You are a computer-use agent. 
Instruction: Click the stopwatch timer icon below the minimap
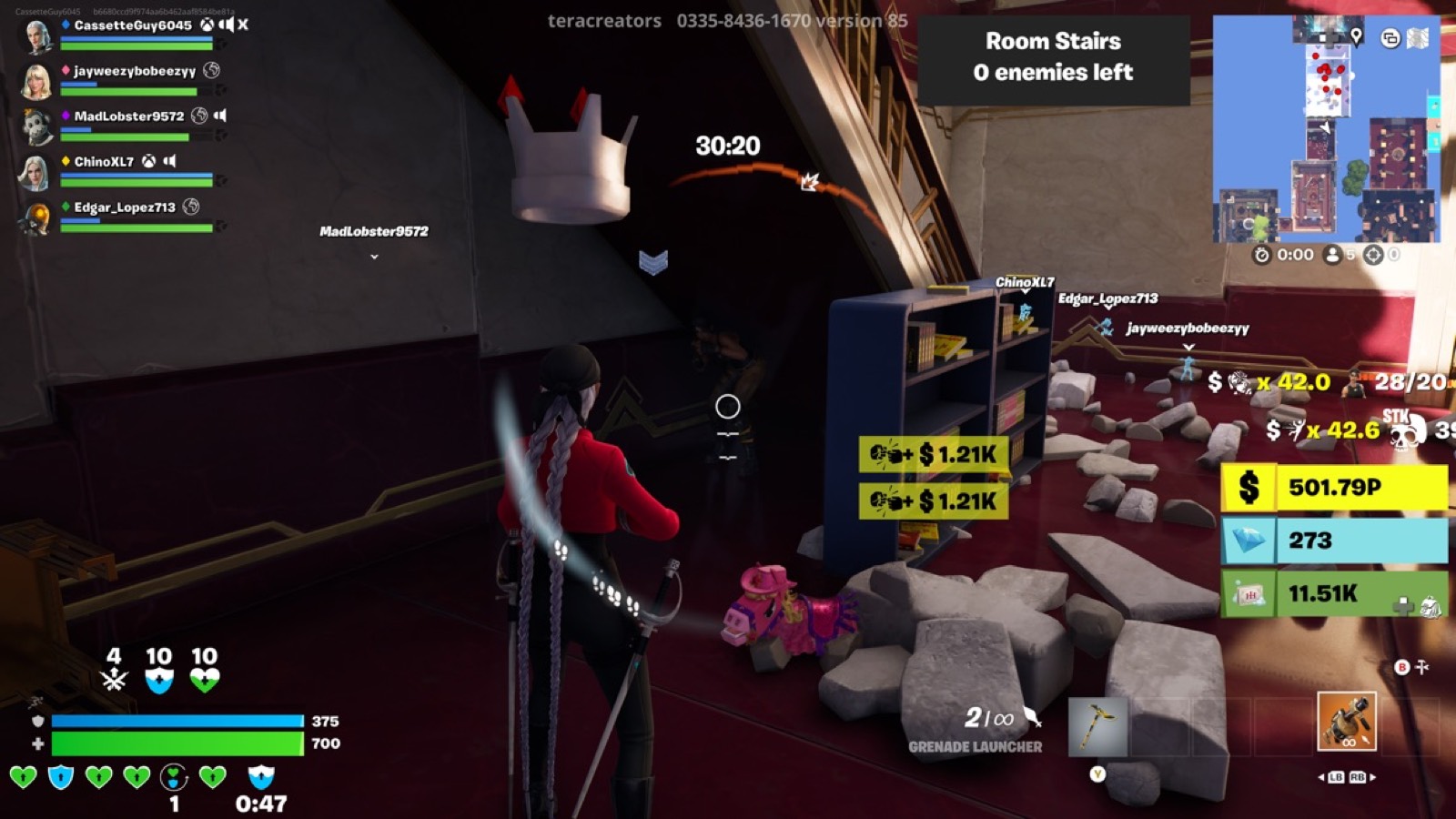(x=1263, y=256)
